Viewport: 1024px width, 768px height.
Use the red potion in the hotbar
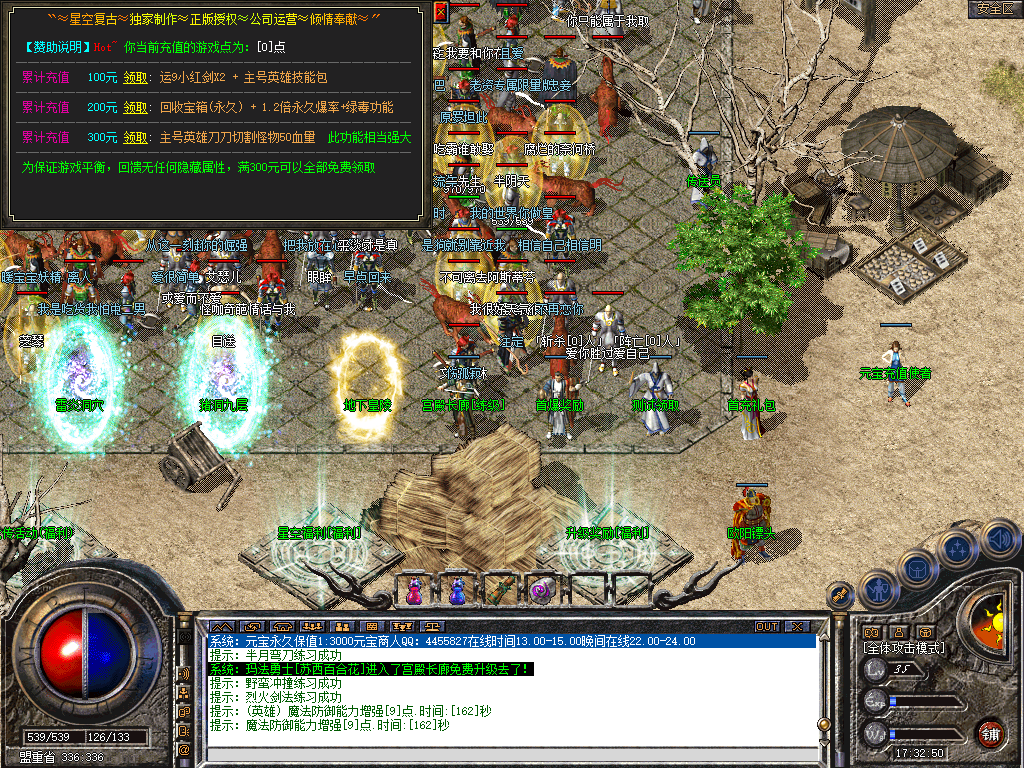(413, 590)
